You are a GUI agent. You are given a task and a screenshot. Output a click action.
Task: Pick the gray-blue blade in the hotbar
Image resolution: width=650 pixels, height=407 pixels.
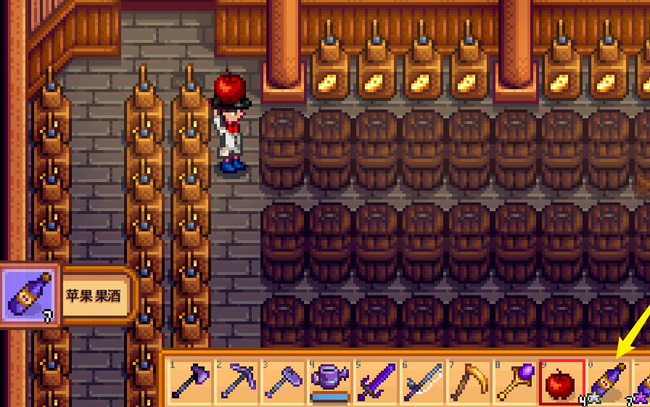click(421, 382)
